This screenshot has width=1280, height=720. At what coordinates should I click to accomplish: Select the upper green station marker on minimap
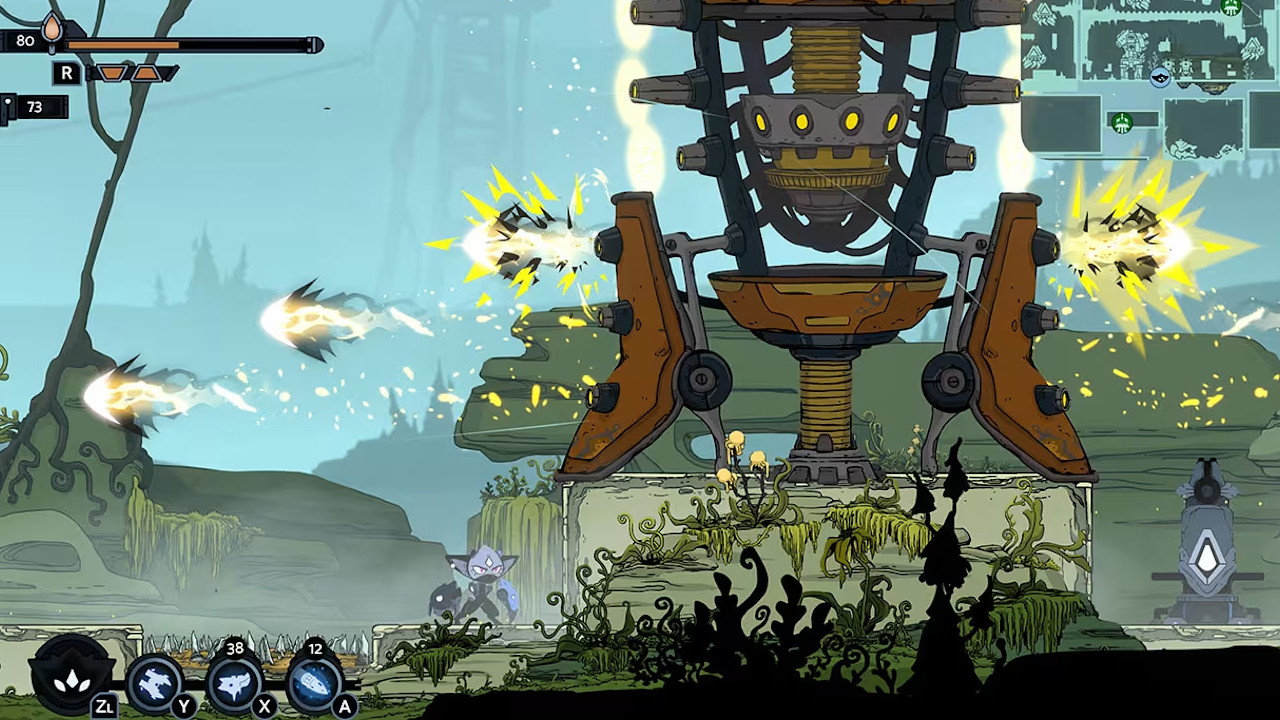click(x=1231, y=8)
